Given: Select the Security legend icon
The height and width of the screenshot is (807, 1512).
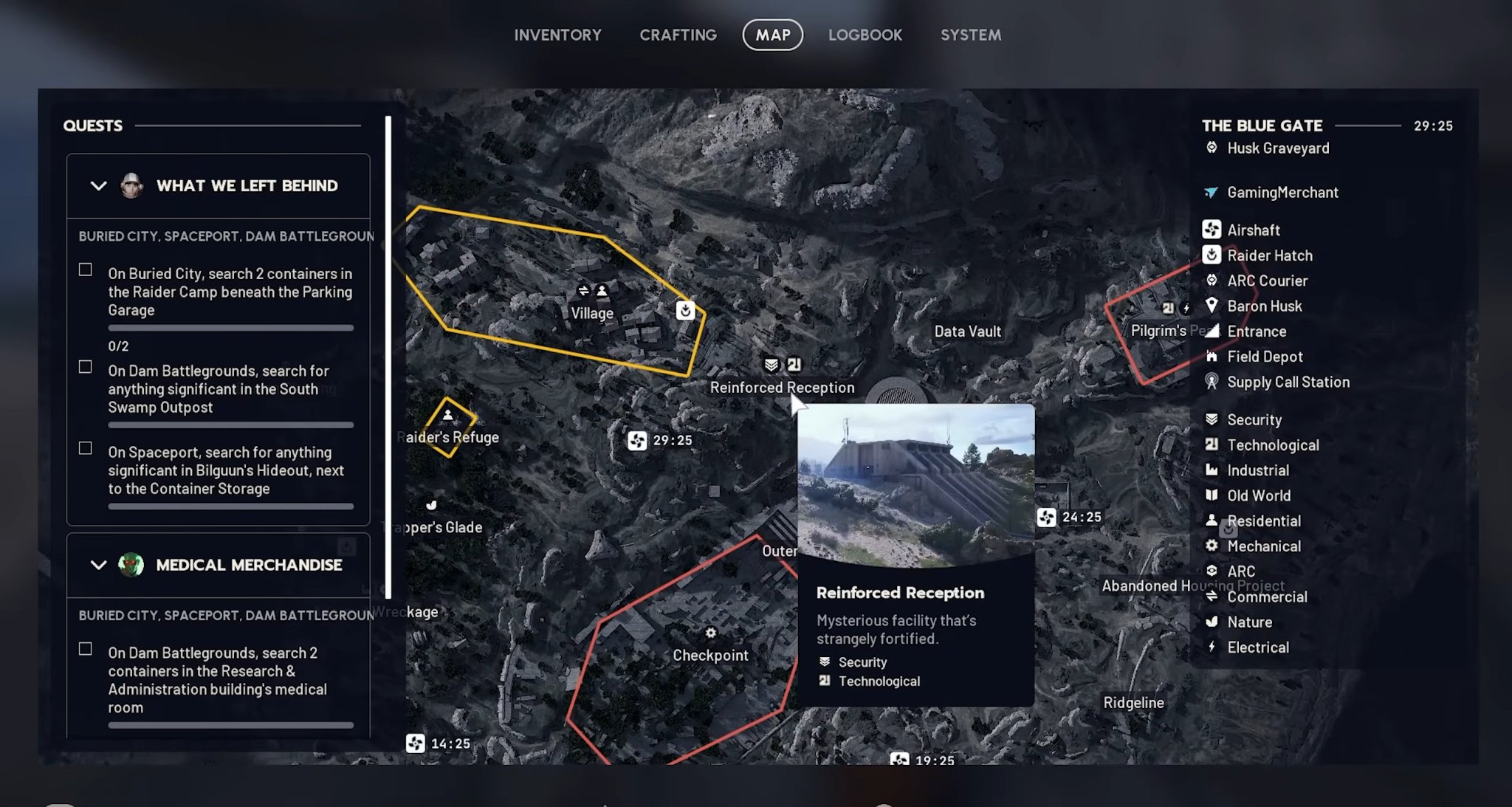Looking at the screenshot, I should 1213,419.
